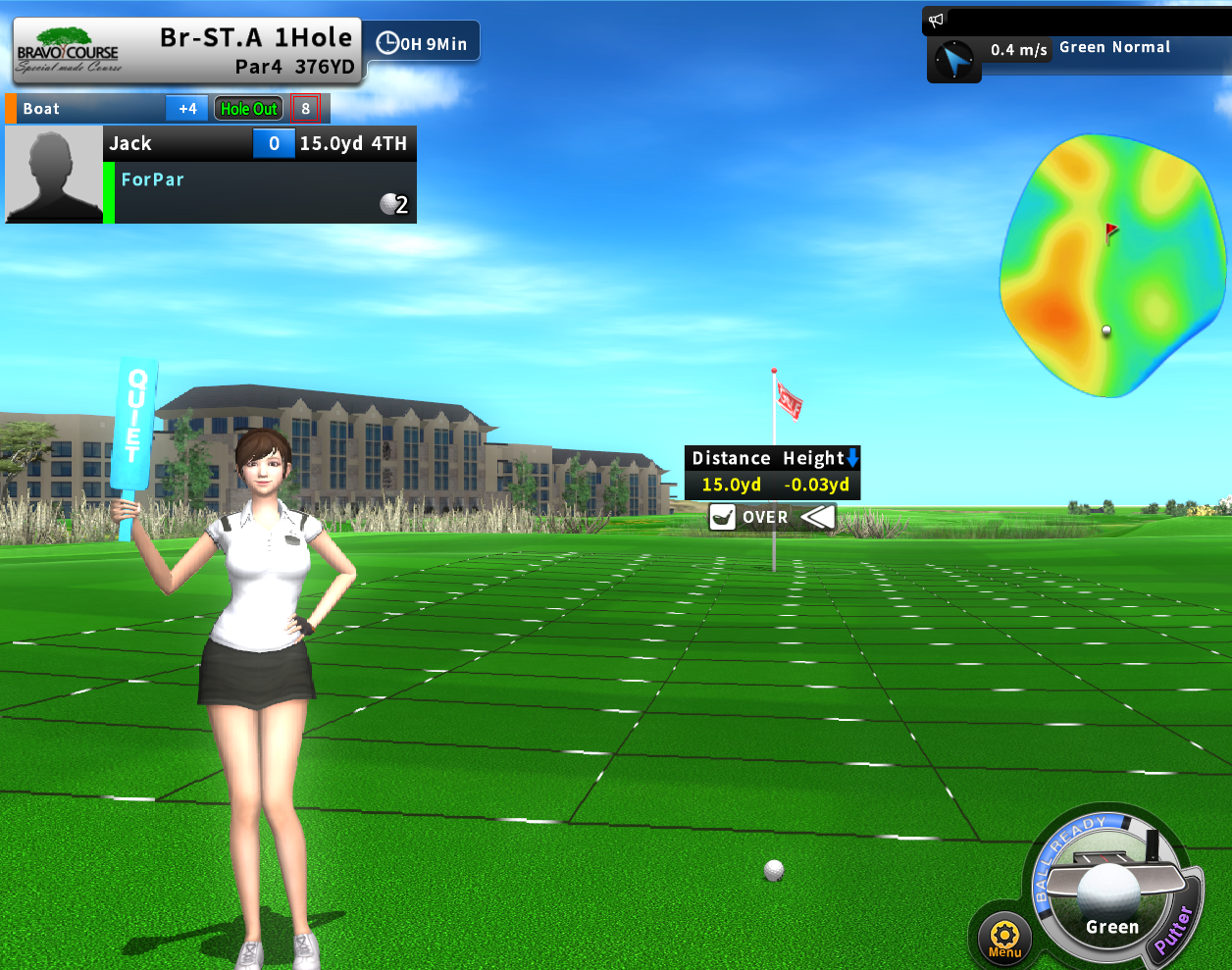Click the mulligan ball count icon
Image resolution: width=1232 pixels, height=970 pixels.
pos(393,203)
